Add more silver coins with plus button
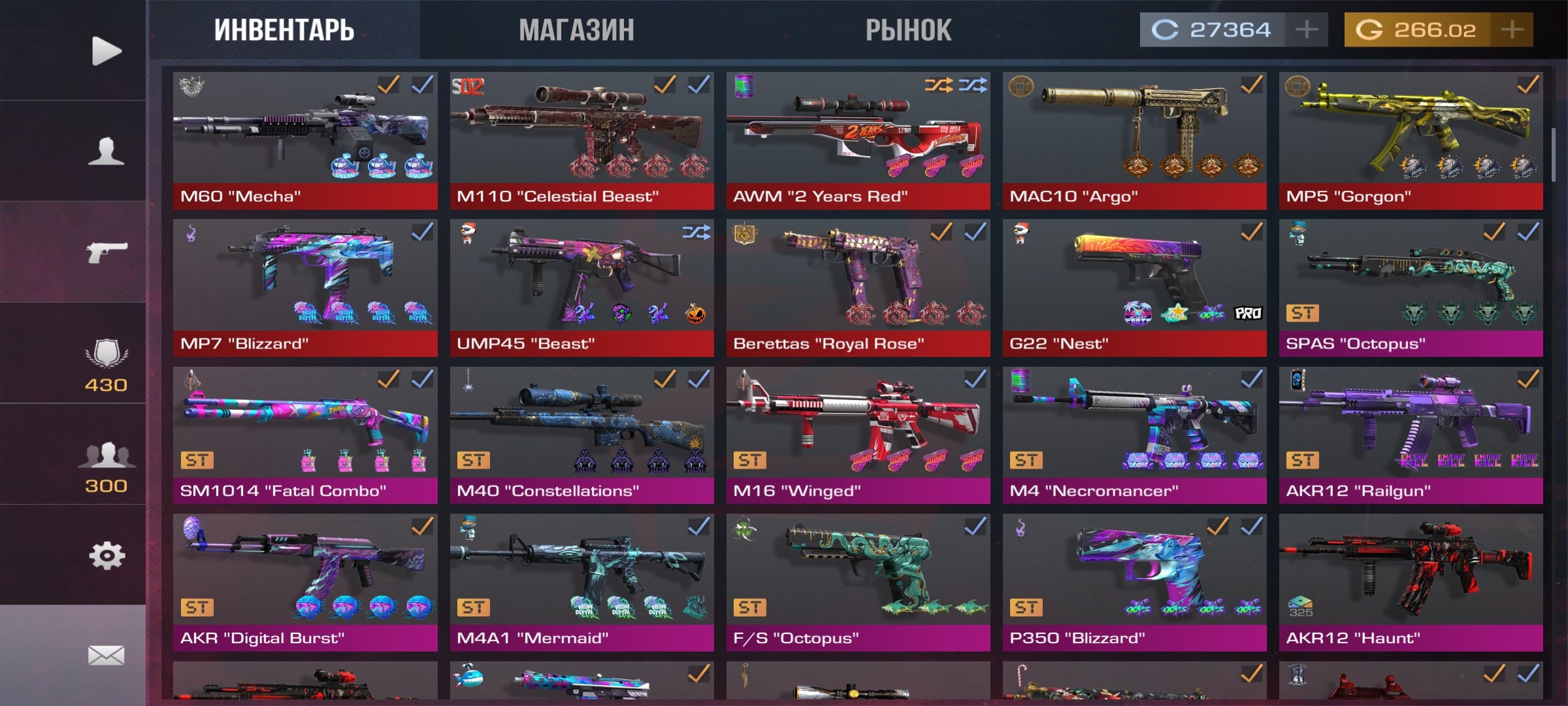The height and width of the screenshot is (706, 1568). (x=1306, y=30)
